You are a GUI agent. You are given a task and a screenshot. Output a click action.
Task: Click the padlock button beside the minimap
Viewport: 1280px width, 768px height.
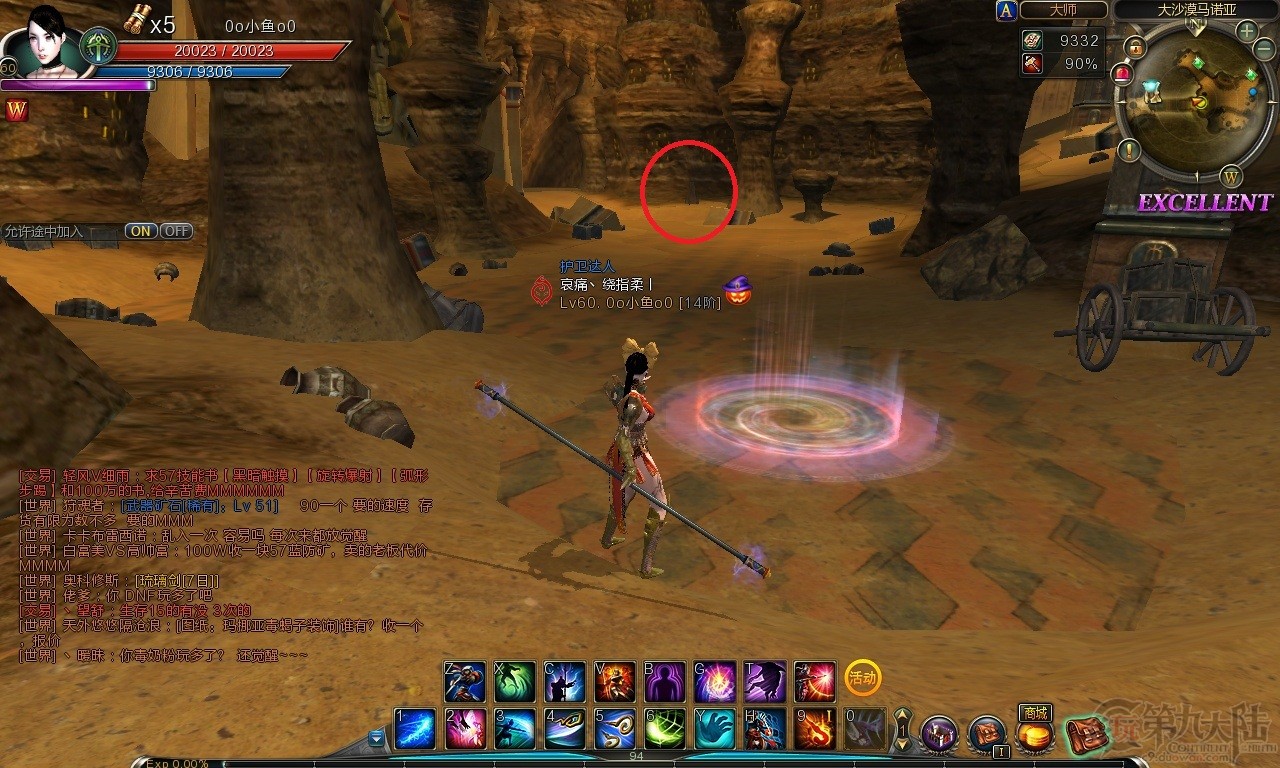pyautogui.click(x=1134, y=46)
